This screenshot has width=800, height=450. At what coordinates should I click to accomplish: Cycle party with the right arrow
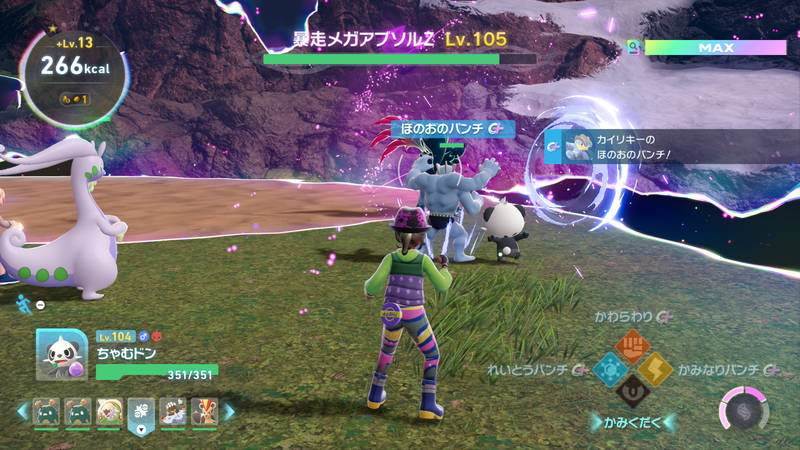[229, 411]
